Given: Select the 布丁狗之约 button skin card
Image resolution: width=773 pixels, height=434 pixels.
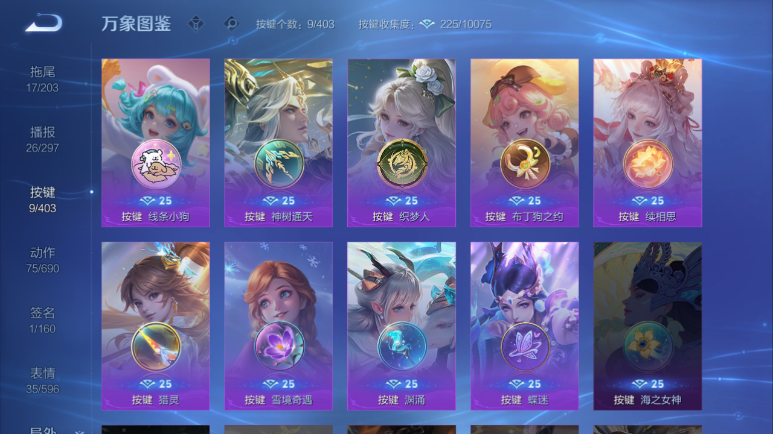Looking at the screenshot, I should (524, 142).
